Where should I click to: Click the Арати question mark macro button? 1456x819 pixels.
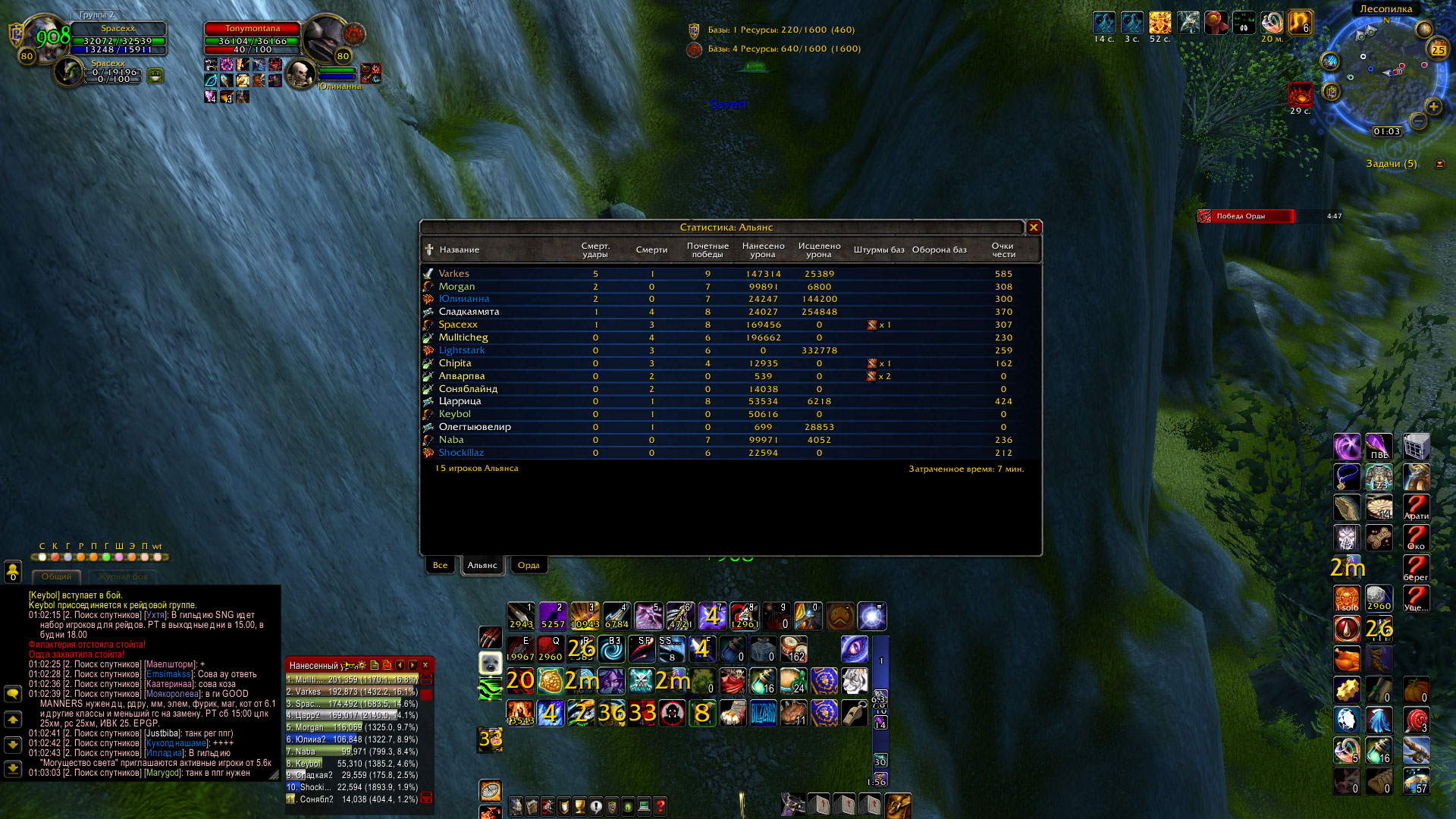[x=1415, y=507]
